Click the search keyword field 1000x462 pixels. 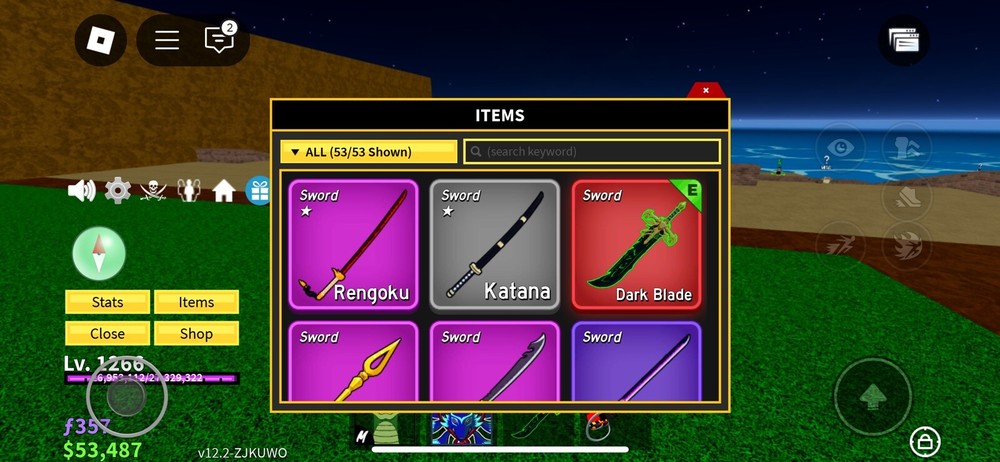(x=592, y=152)
